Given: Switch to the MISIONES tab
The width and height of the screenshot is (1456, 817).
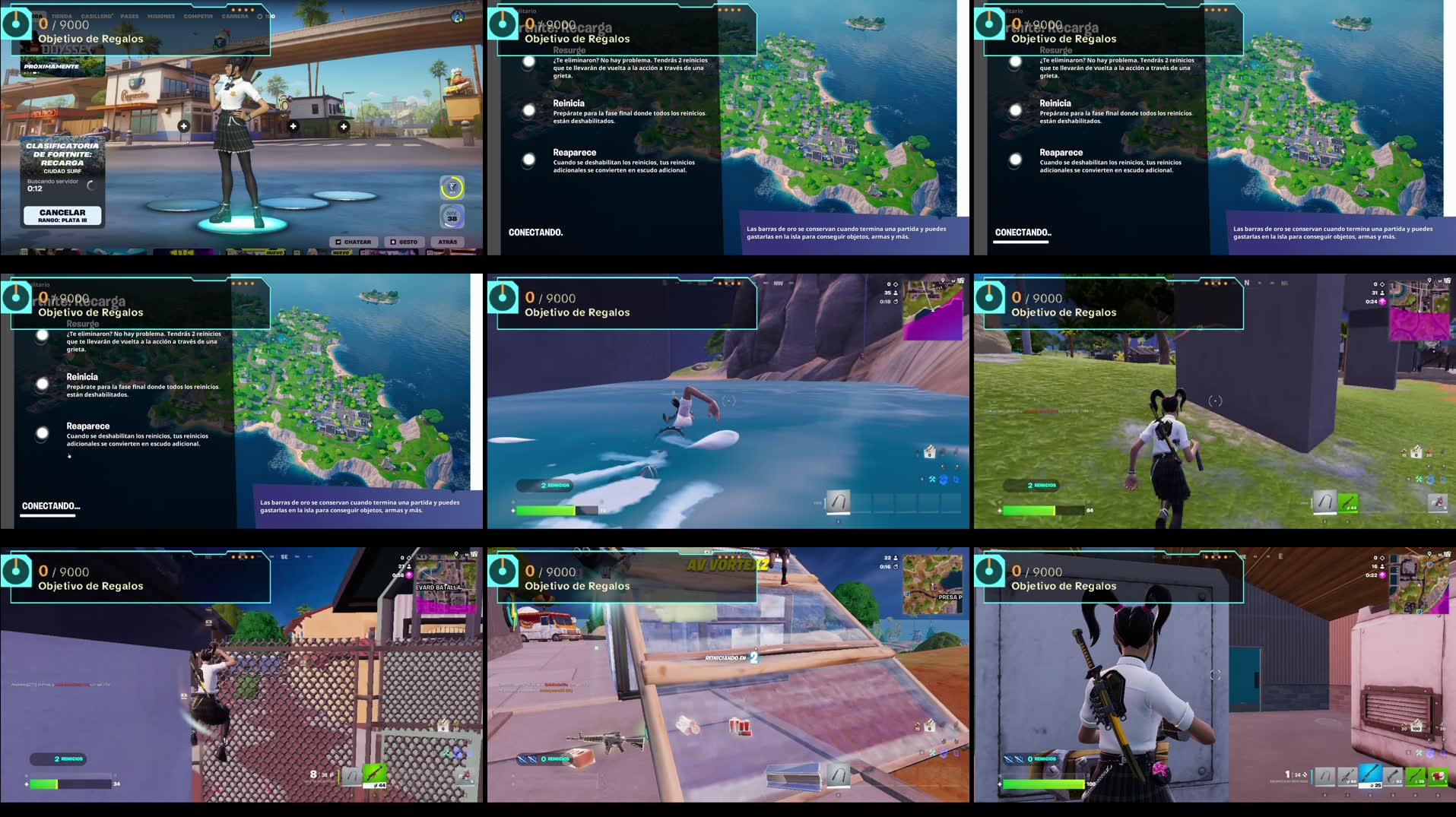Looking at the screenshot, I should (161, 16).
